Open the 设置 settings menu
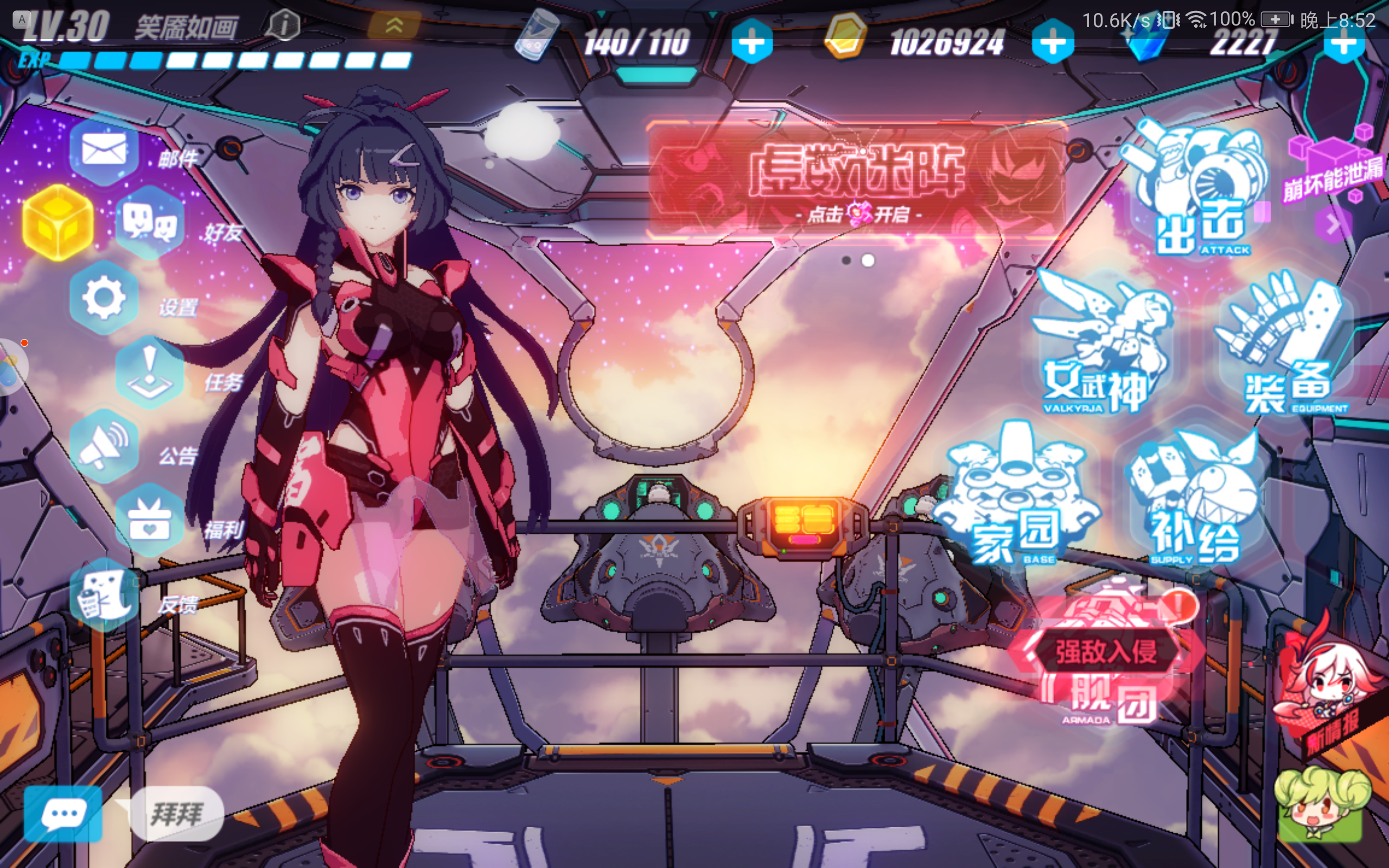The height and width of the screenshot is (868, 1389). (103, 298)
